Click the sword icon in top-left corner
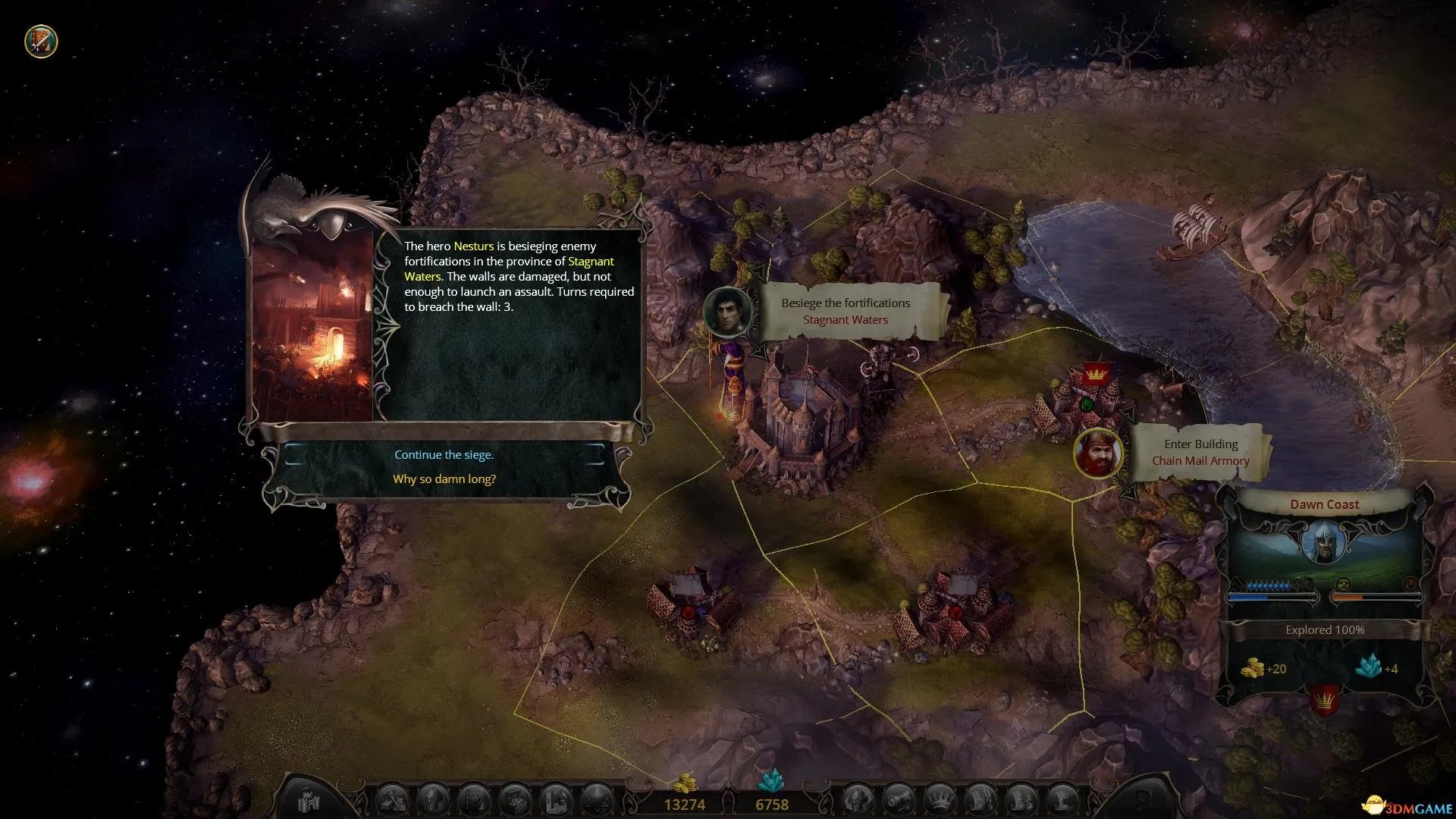 [x=41, y=41]
